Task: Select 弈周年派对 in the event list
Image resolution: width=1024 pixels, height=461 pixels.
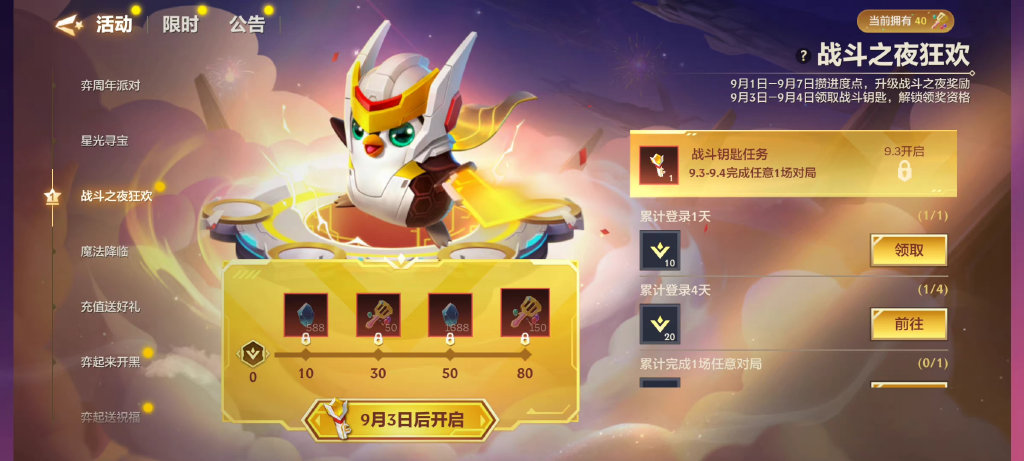Action: (110, 85)
